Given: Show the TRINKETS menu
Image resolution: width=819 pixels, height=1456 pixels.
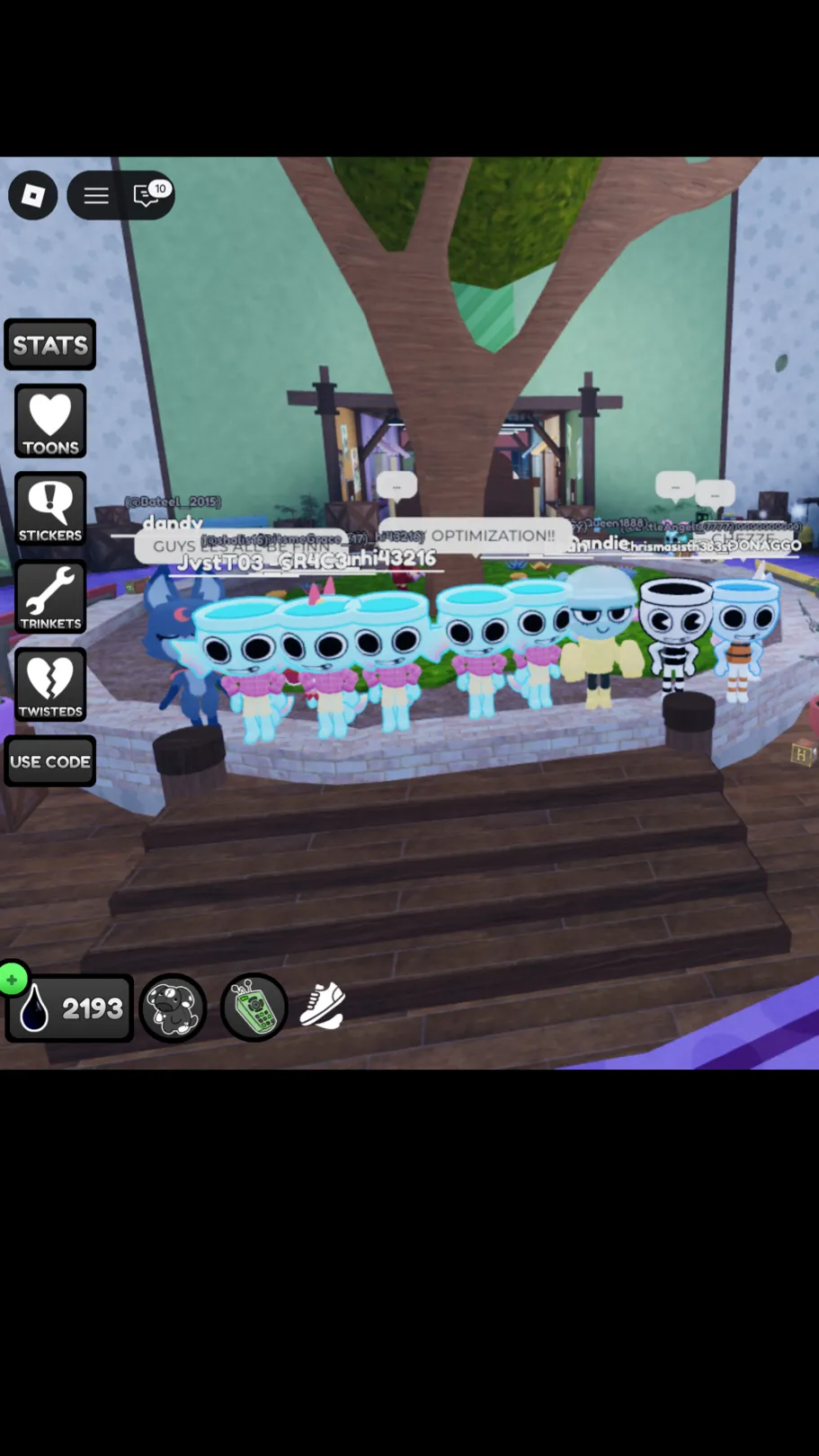Looking at the screenshot, I should 50,597.
